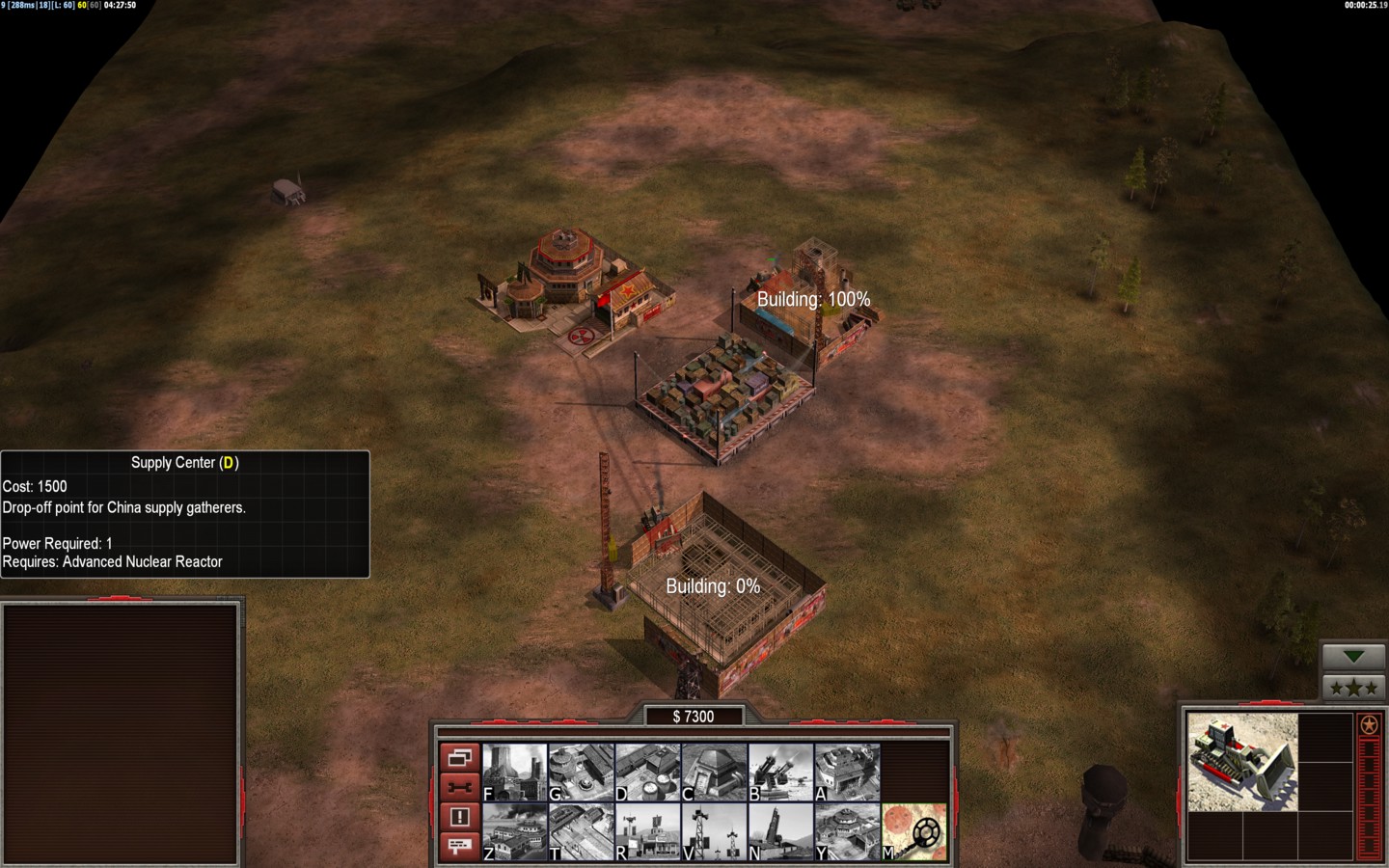Choose the Command Center icon (Y)
The width and height of the screenshot is (1389, 868).
point(848,831)
